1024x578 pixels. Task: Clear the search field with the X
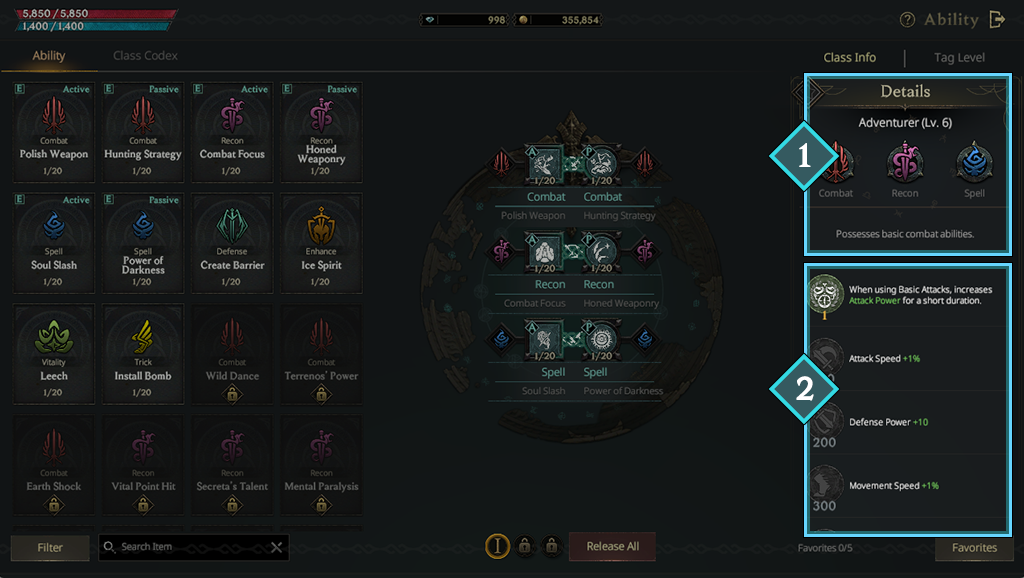(x=277, y=548)
